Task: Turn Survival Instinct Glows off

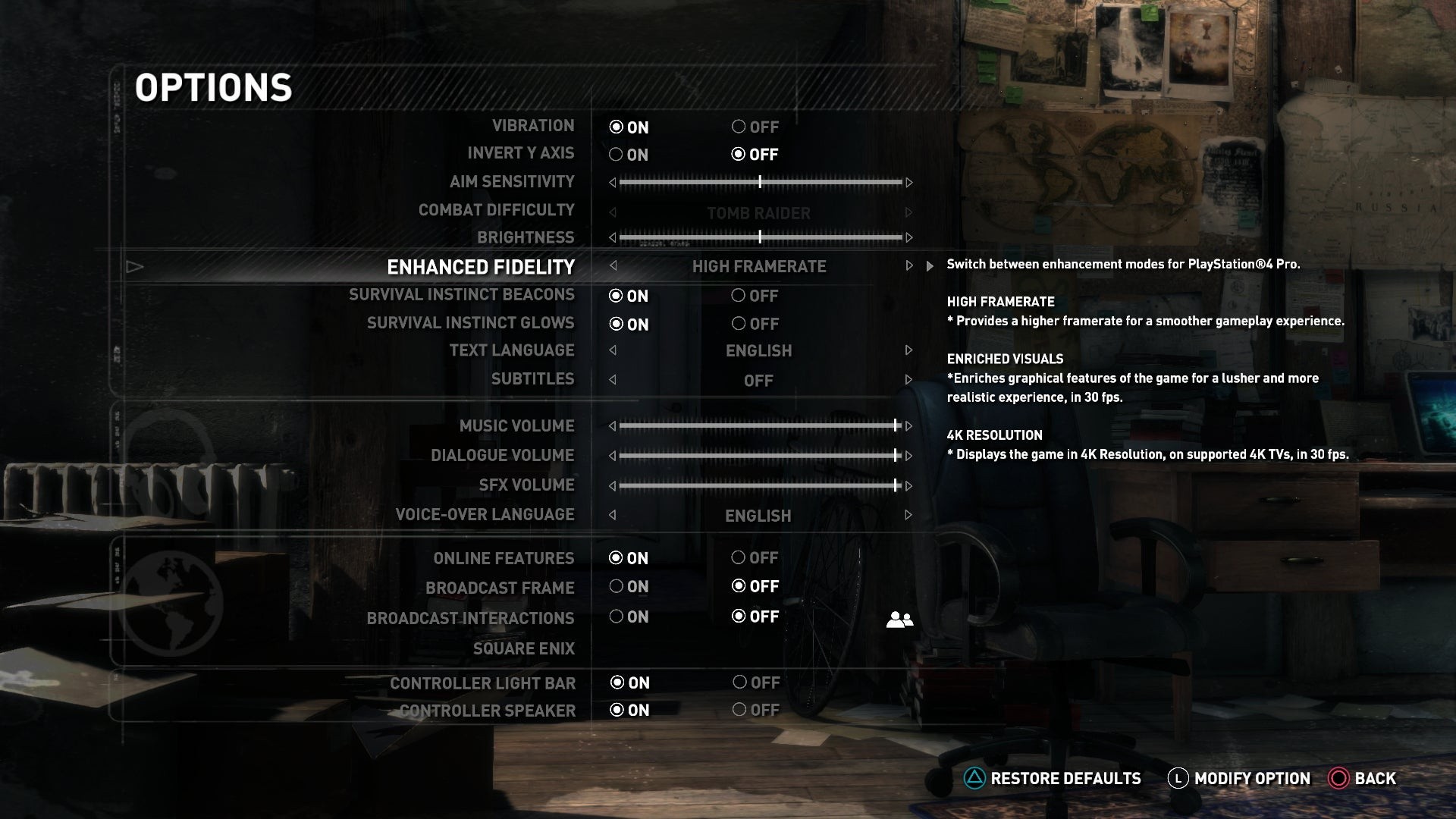Action: [739, 324]
